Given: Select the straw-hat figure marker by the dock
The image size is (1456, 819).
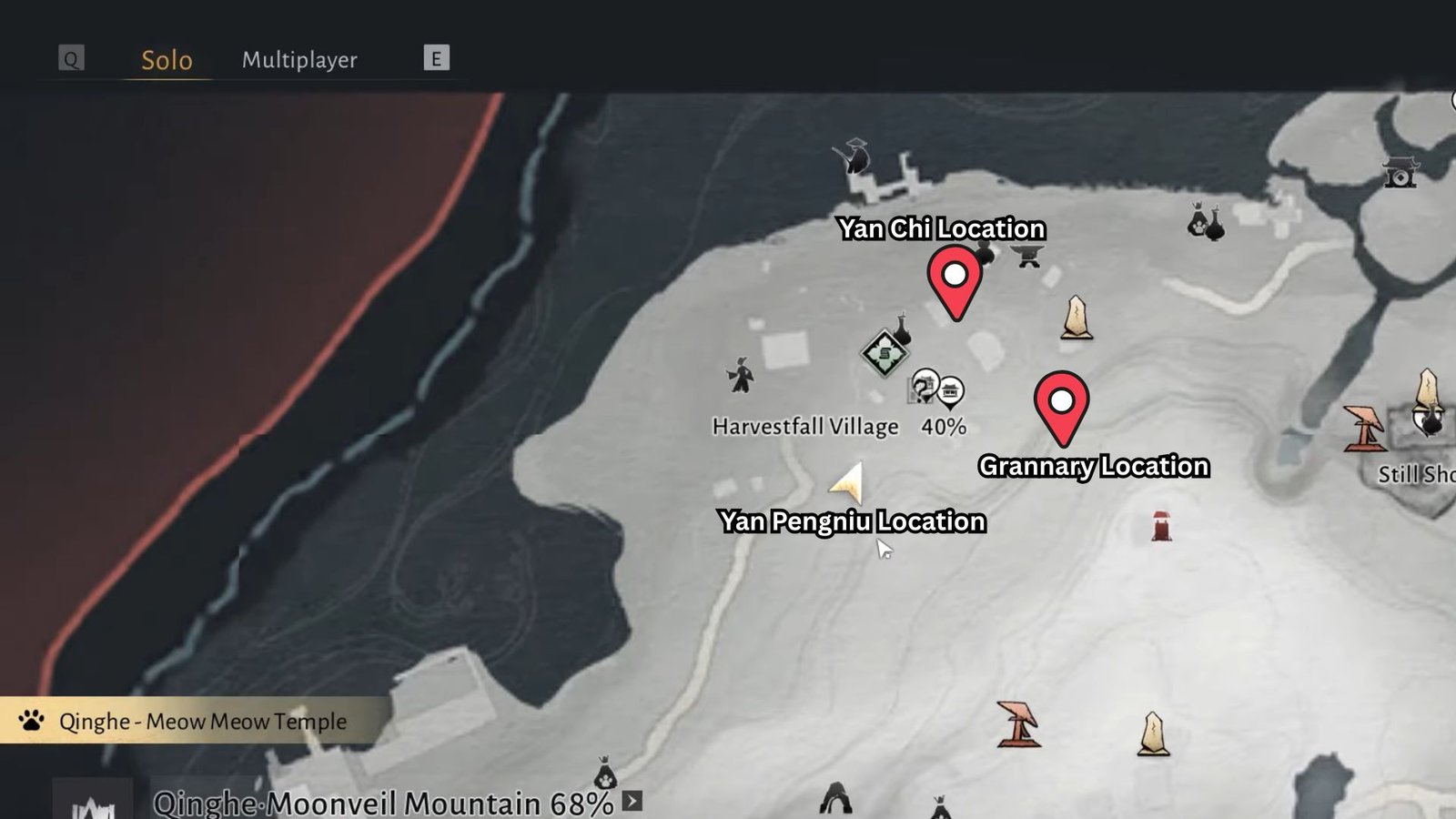Looking at the screenshot, I should 854,157.
